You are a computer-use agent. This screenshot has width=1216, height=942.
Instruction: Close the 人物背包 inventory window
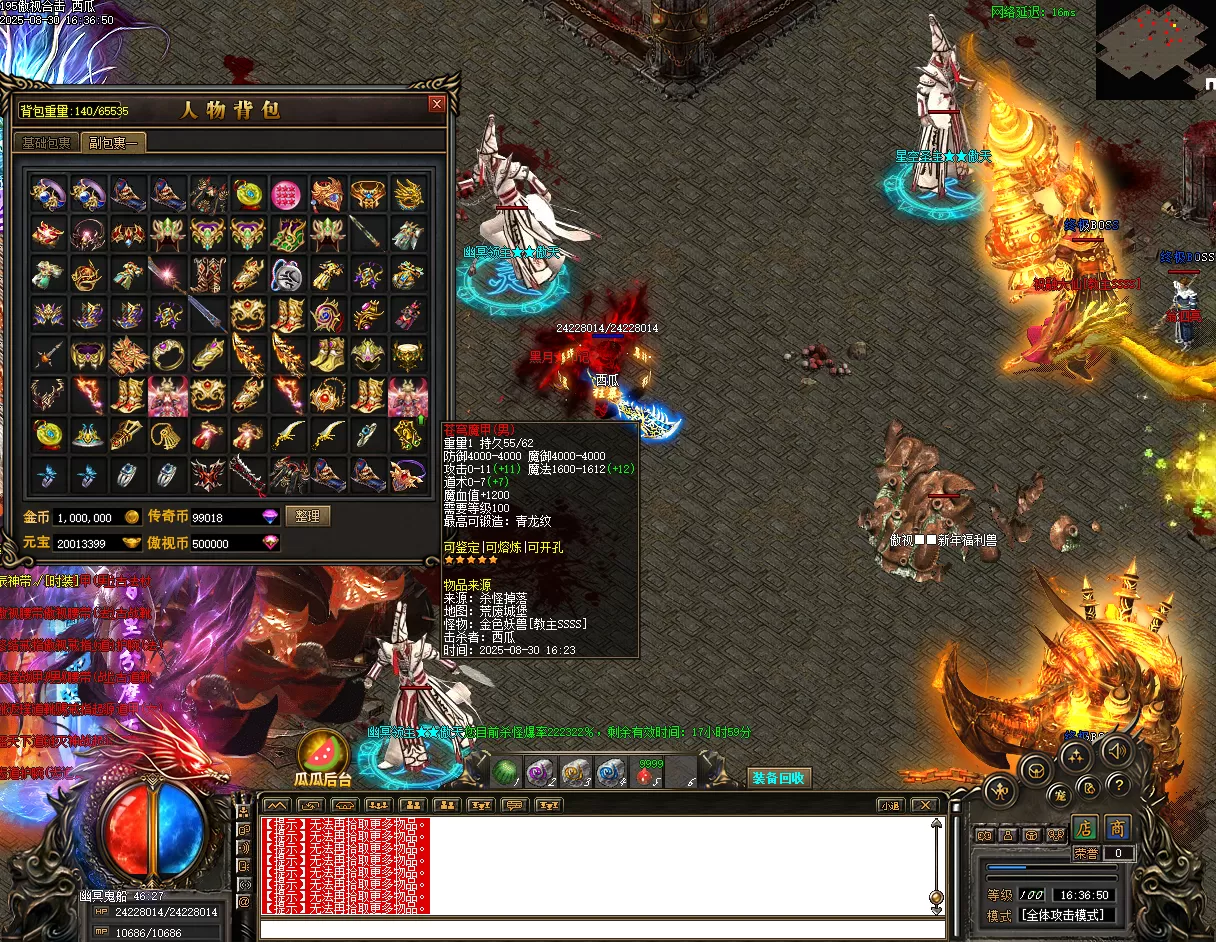[436, 104]
